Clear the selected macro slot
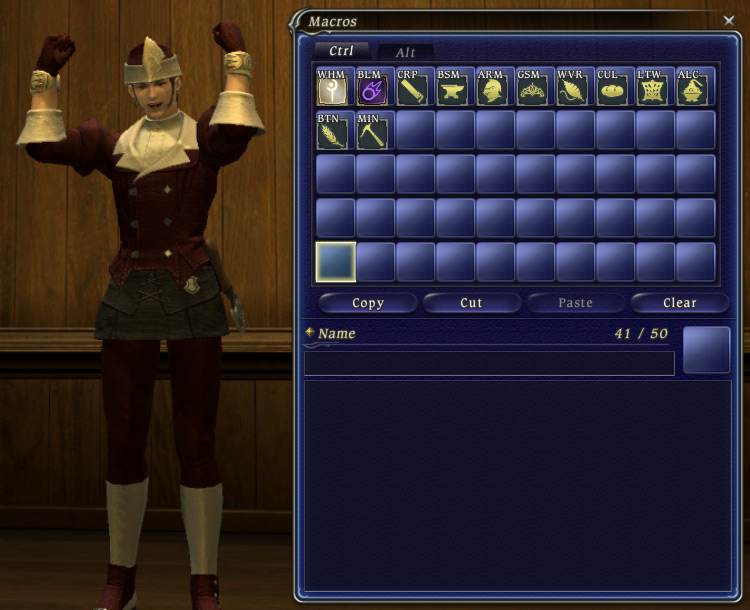Screen dimensions: 750x610 tap(679, 303)
